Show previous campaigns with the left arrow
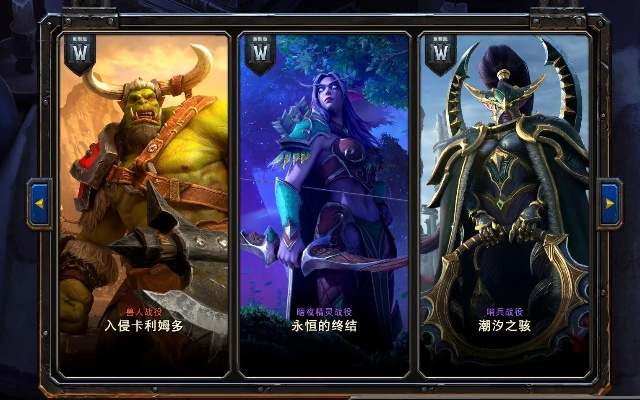The width and height of the screenshot is (640, 400). (40, 204)
